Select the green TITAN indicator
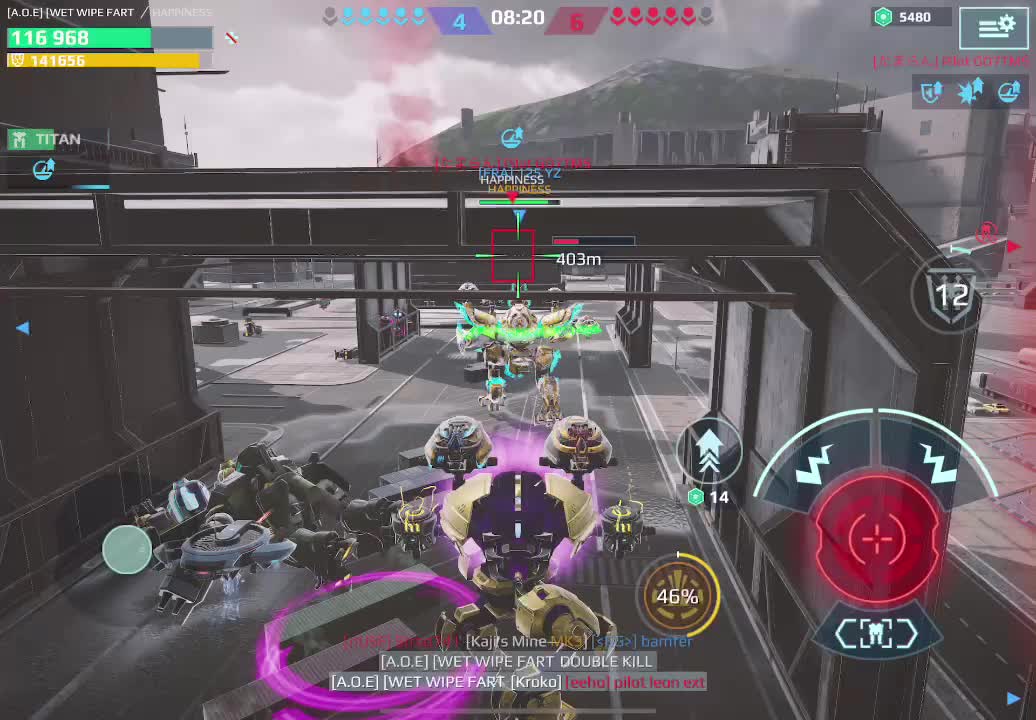 coord(45,139)
